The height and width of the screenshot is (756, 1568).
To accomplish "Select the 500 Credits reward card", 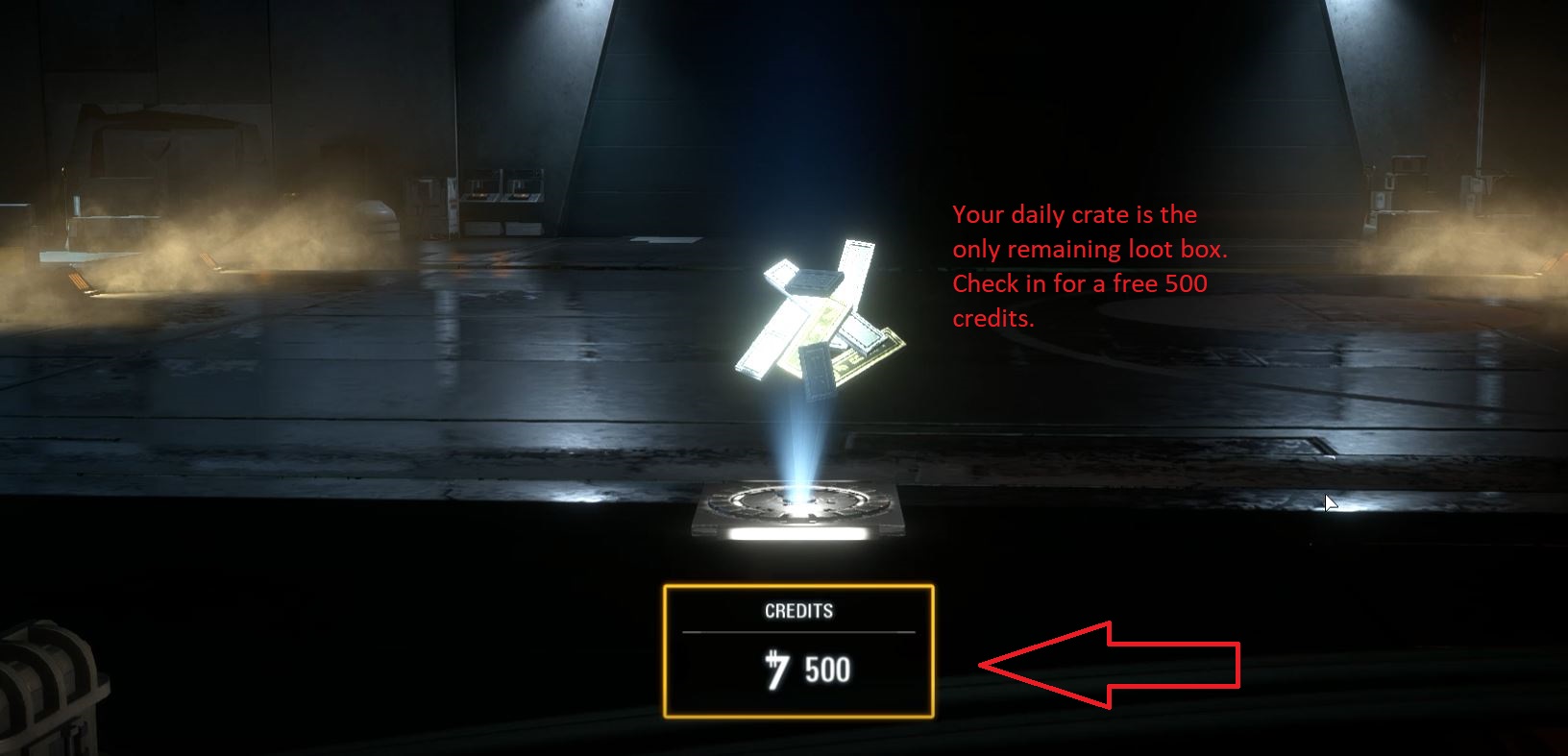I will [797, 651].
